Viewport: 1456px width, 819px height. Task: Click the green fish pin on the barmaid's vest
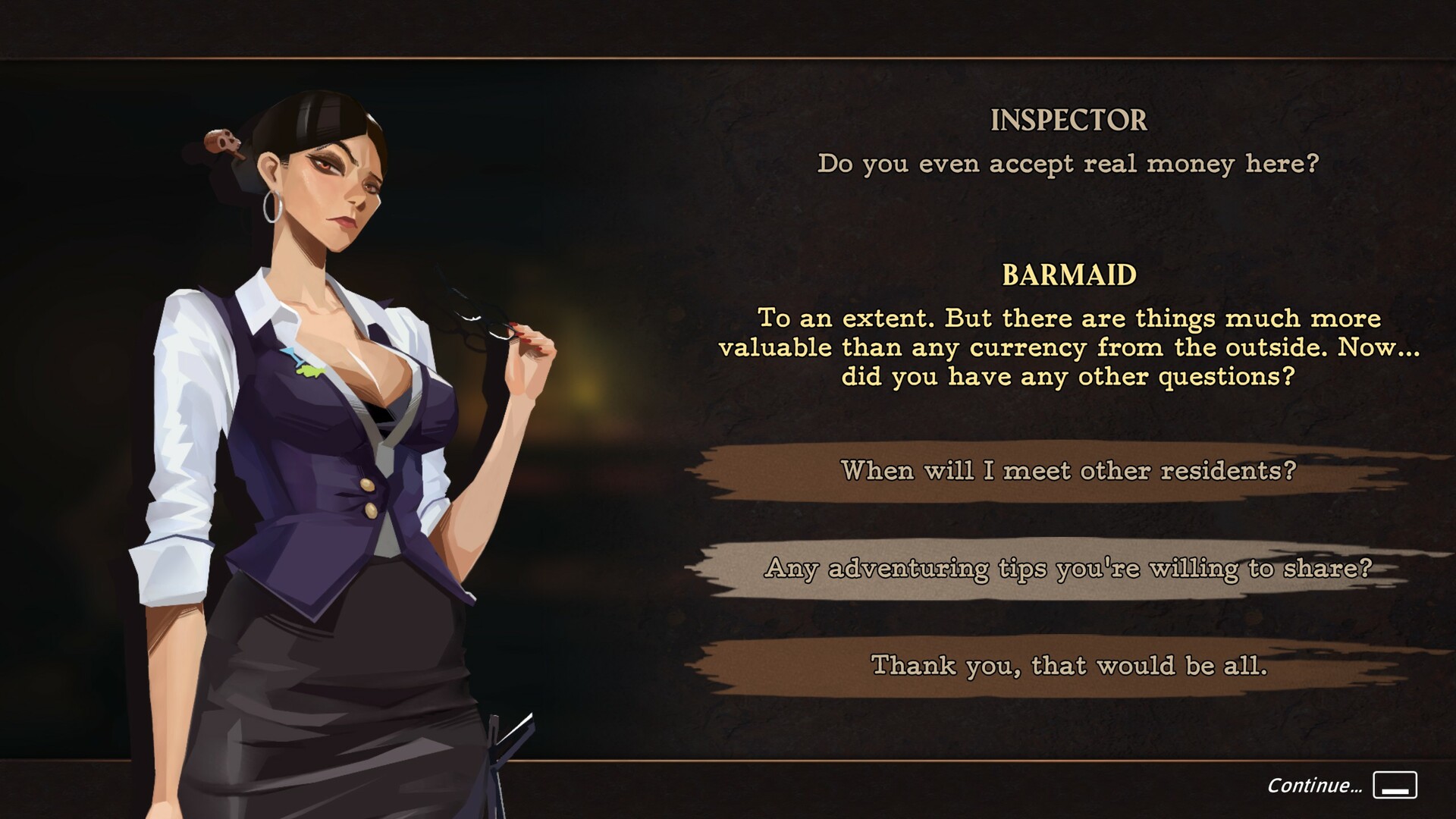pos(309,372)
